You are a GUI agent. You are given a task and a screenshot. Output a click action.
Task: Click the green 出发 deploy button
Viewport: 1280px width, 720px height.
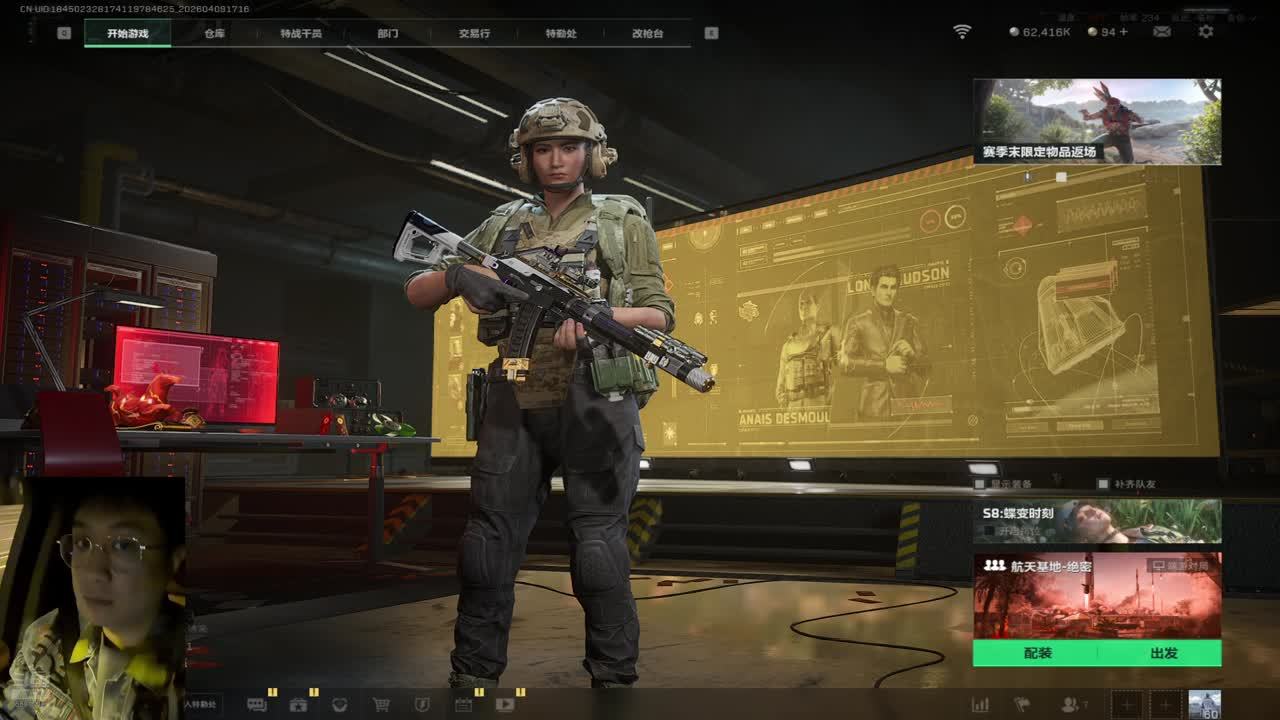(x=1163, y=653)
